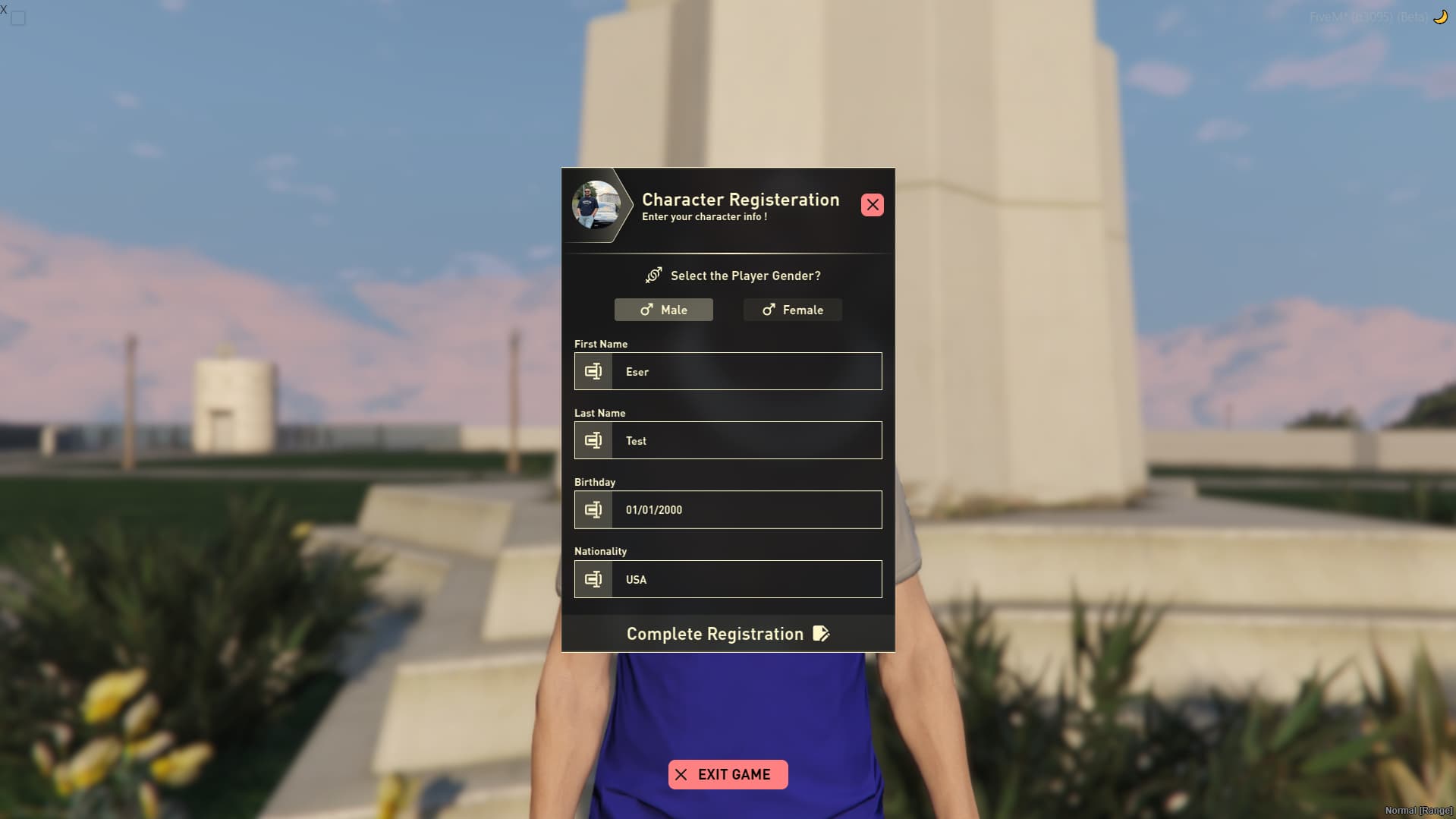Click the X icon inside the Exit Game button
Screen dimensions: 1456x819
point(682,774)
